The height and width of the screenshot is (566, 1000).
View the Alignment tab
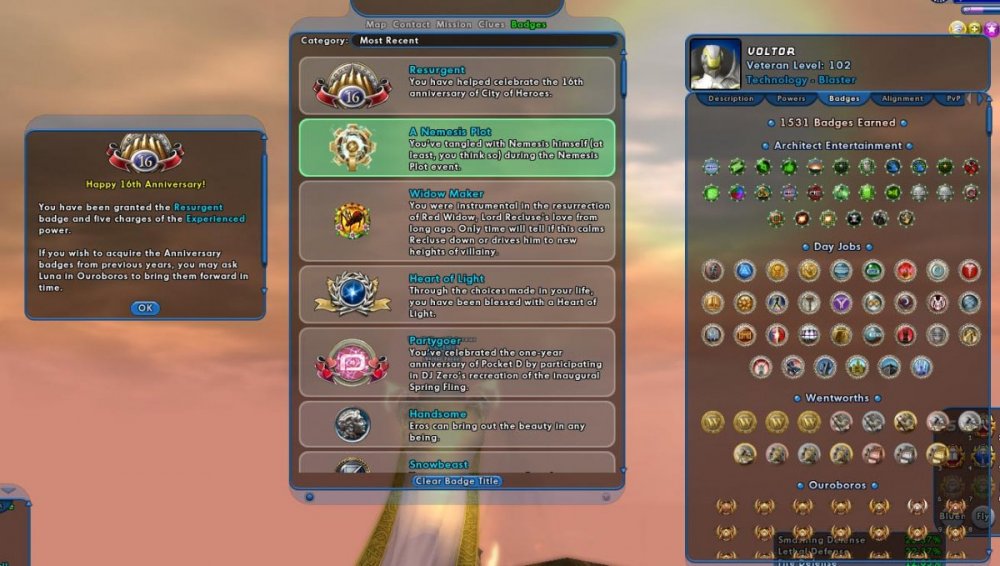point(902,99)
